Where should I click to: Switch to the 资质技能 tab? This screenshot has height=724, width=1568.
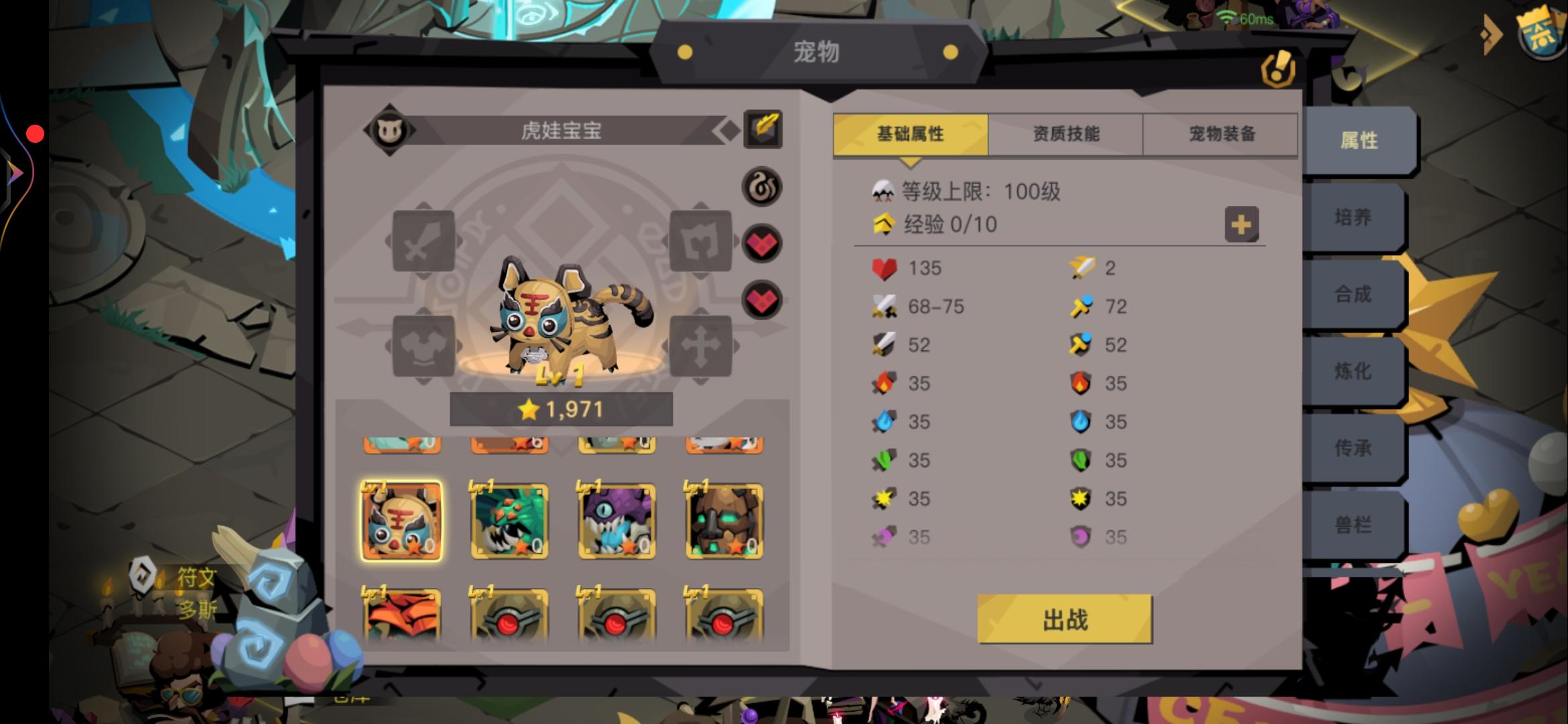[1064, 134]
